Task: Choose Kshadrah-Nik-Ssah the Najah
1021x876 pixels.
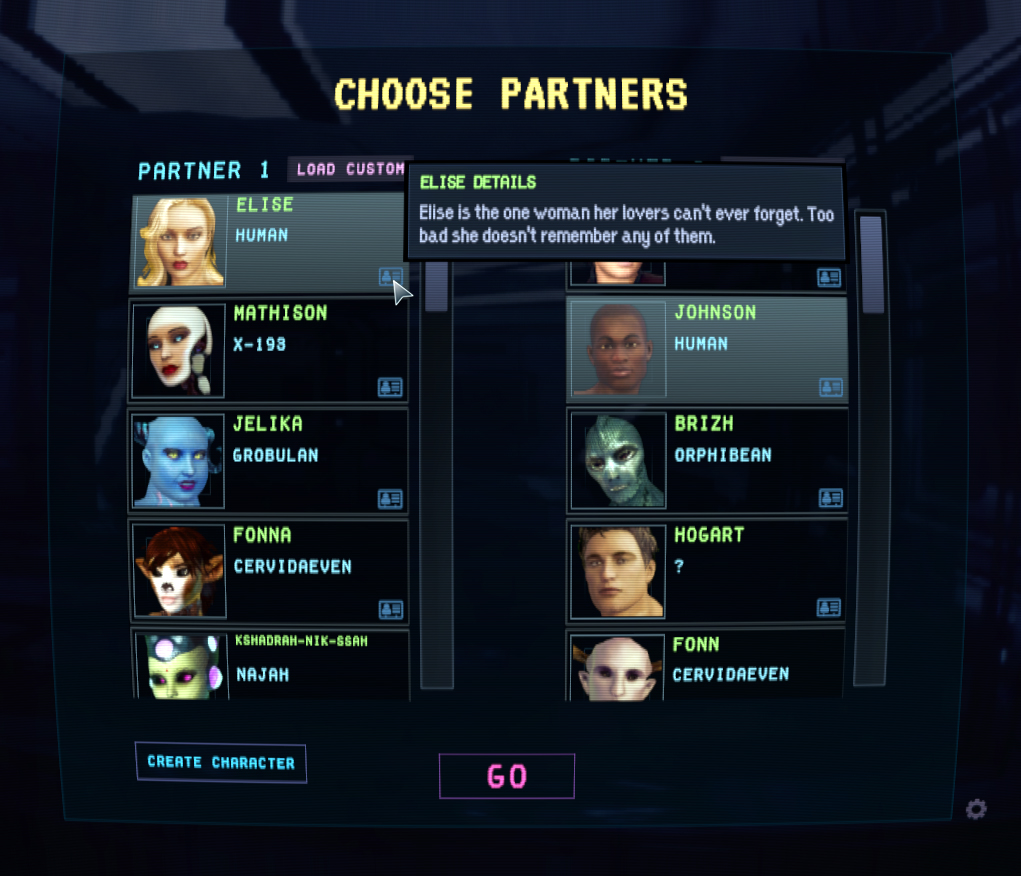Action: [268, 664]
